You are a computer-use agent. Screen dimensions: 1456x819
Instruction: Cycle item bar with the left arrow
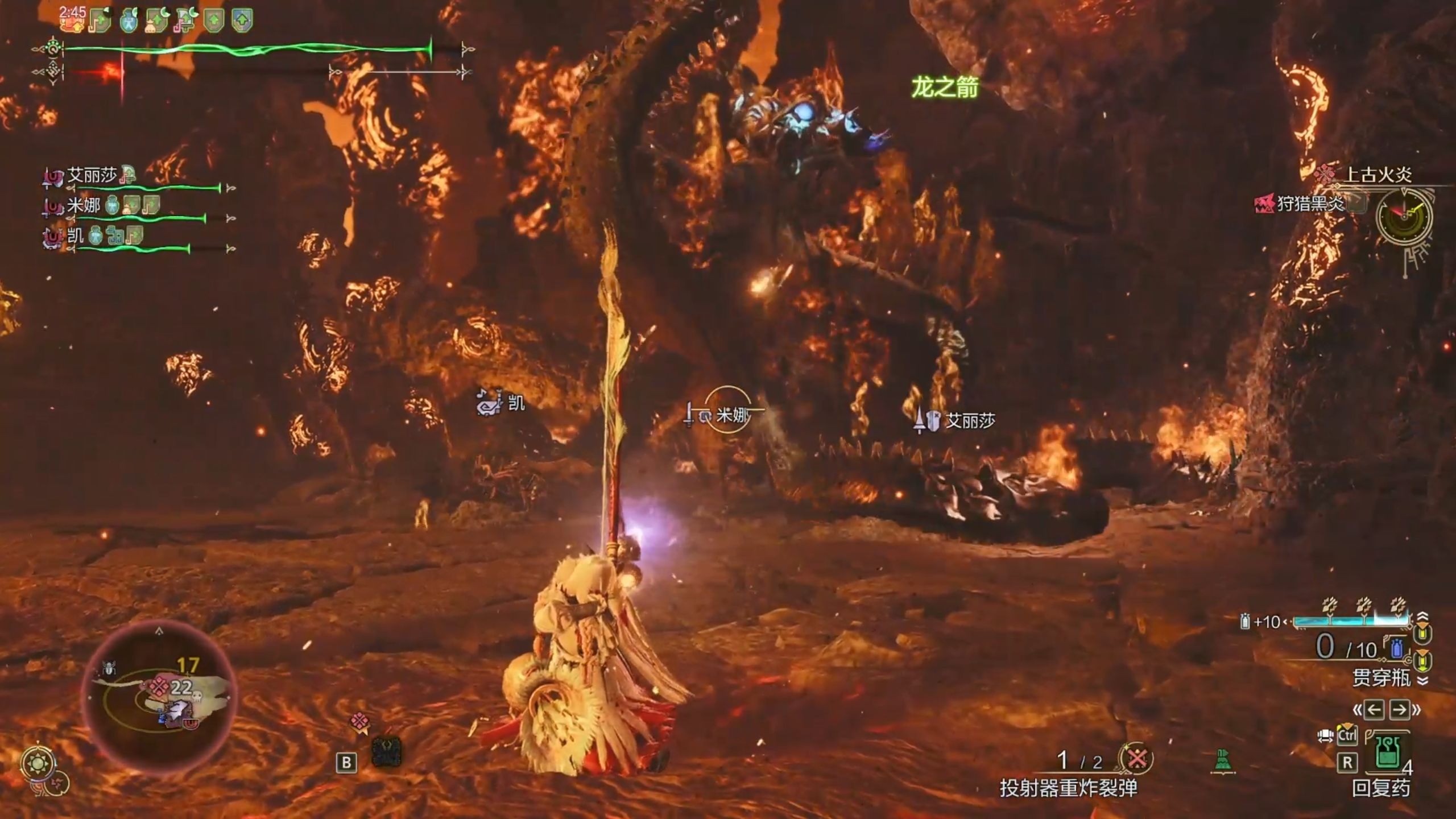click(x=1374, y=710)
